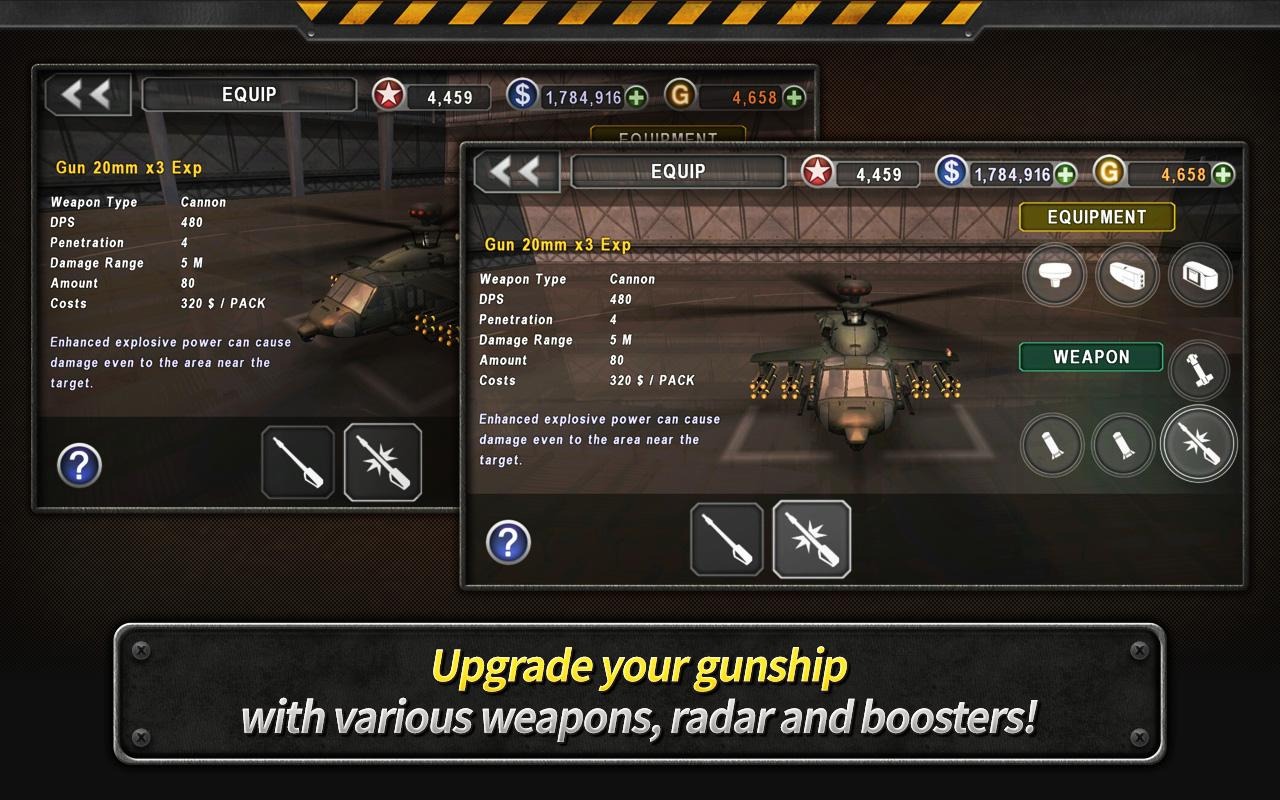Select standard gun ammo in the rear panel
Screen dimensions: 1280x800
tap(298, 462)
